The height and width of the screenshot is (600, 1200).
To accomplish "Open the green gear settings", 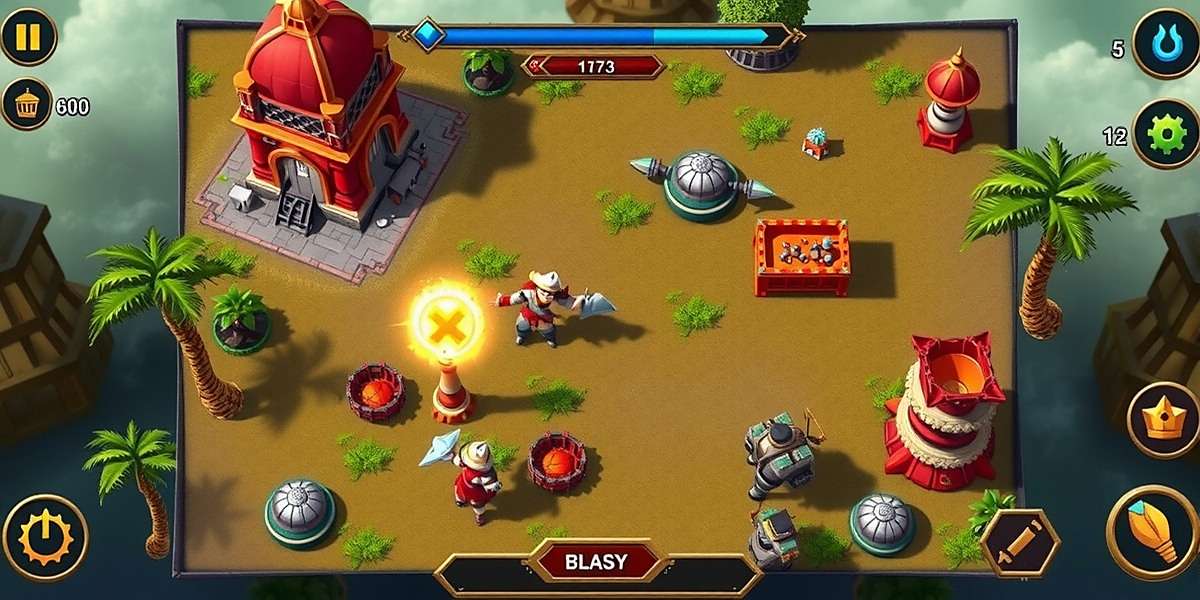I will 1165,134.
